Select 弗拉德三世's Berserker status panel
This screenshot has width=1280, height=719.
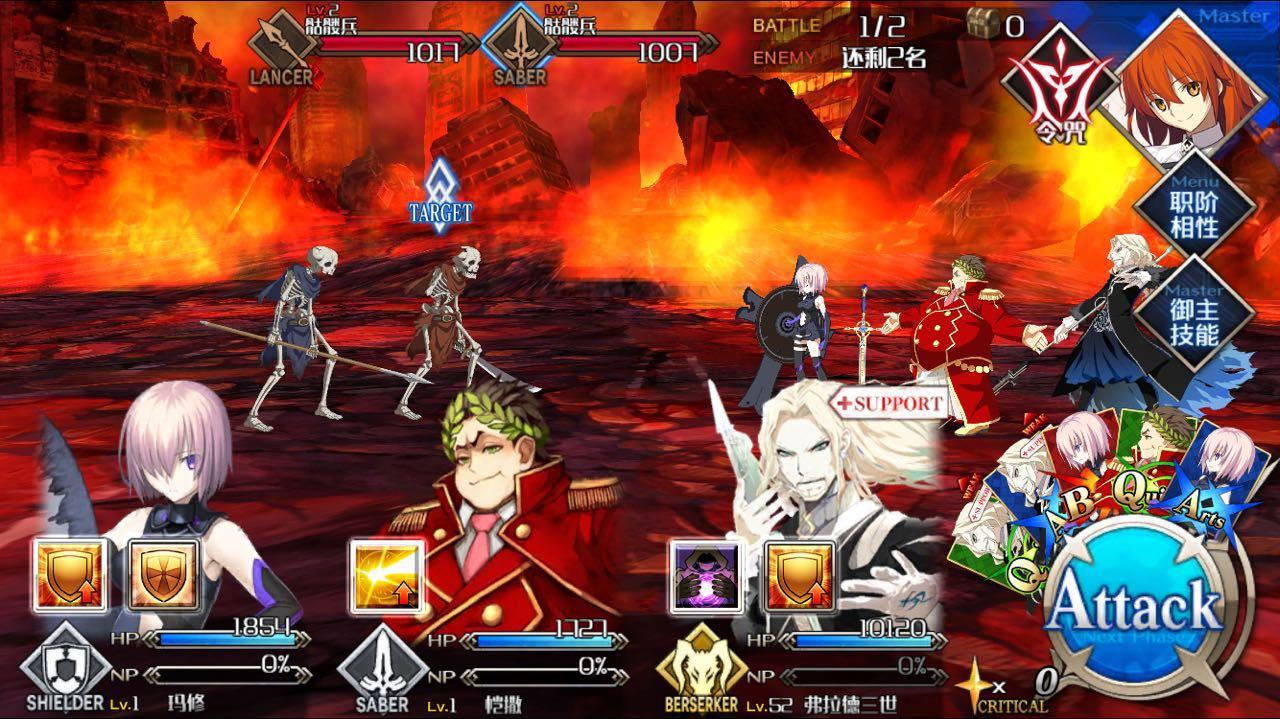click(800, 665)
